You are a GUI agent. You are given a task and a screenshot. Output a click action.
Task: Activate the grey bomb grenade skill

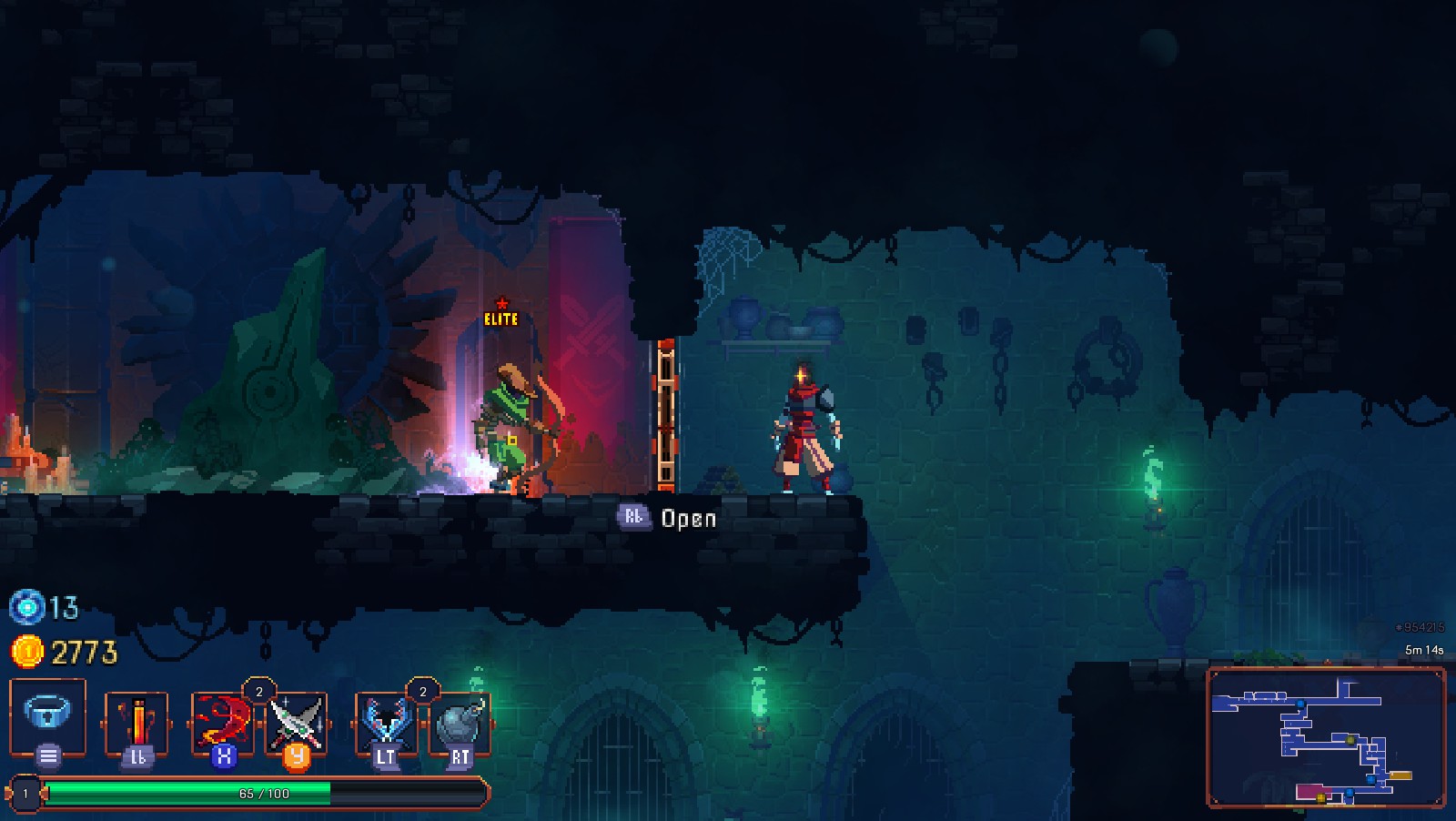(460, 724)
